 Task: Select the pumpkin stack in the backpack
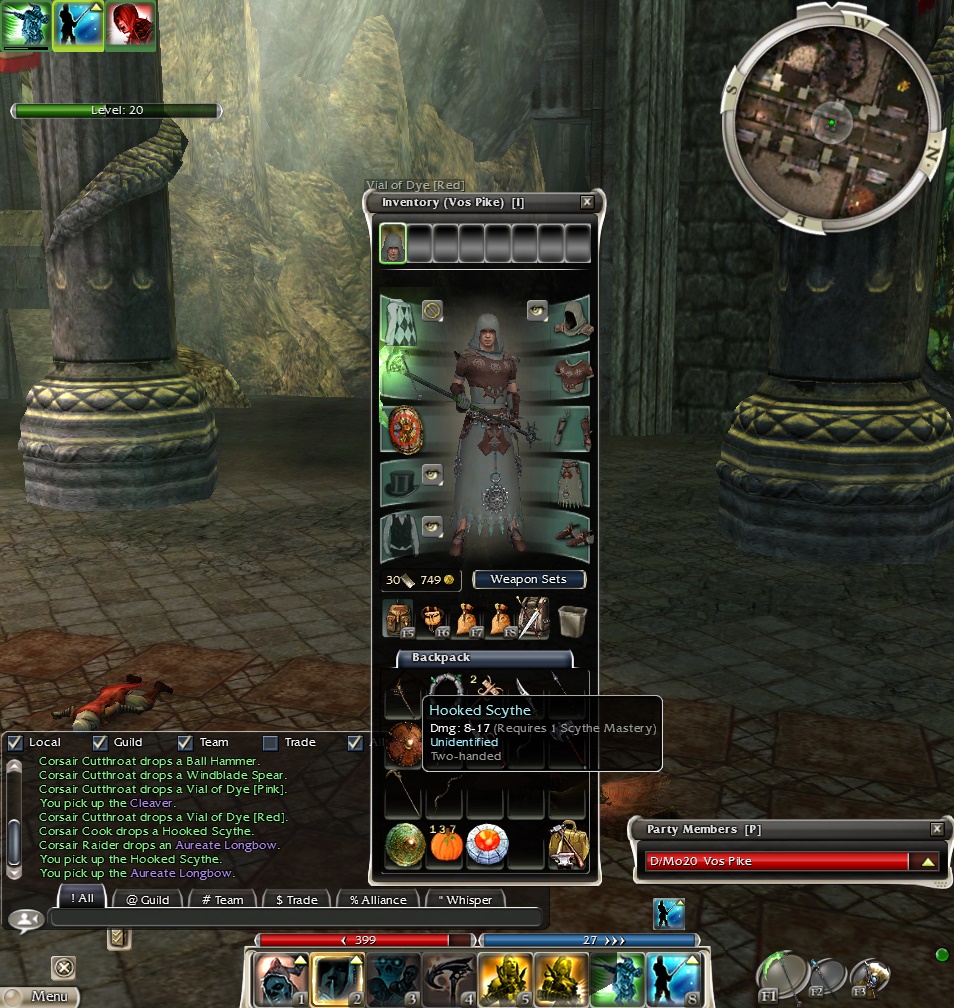447,847
